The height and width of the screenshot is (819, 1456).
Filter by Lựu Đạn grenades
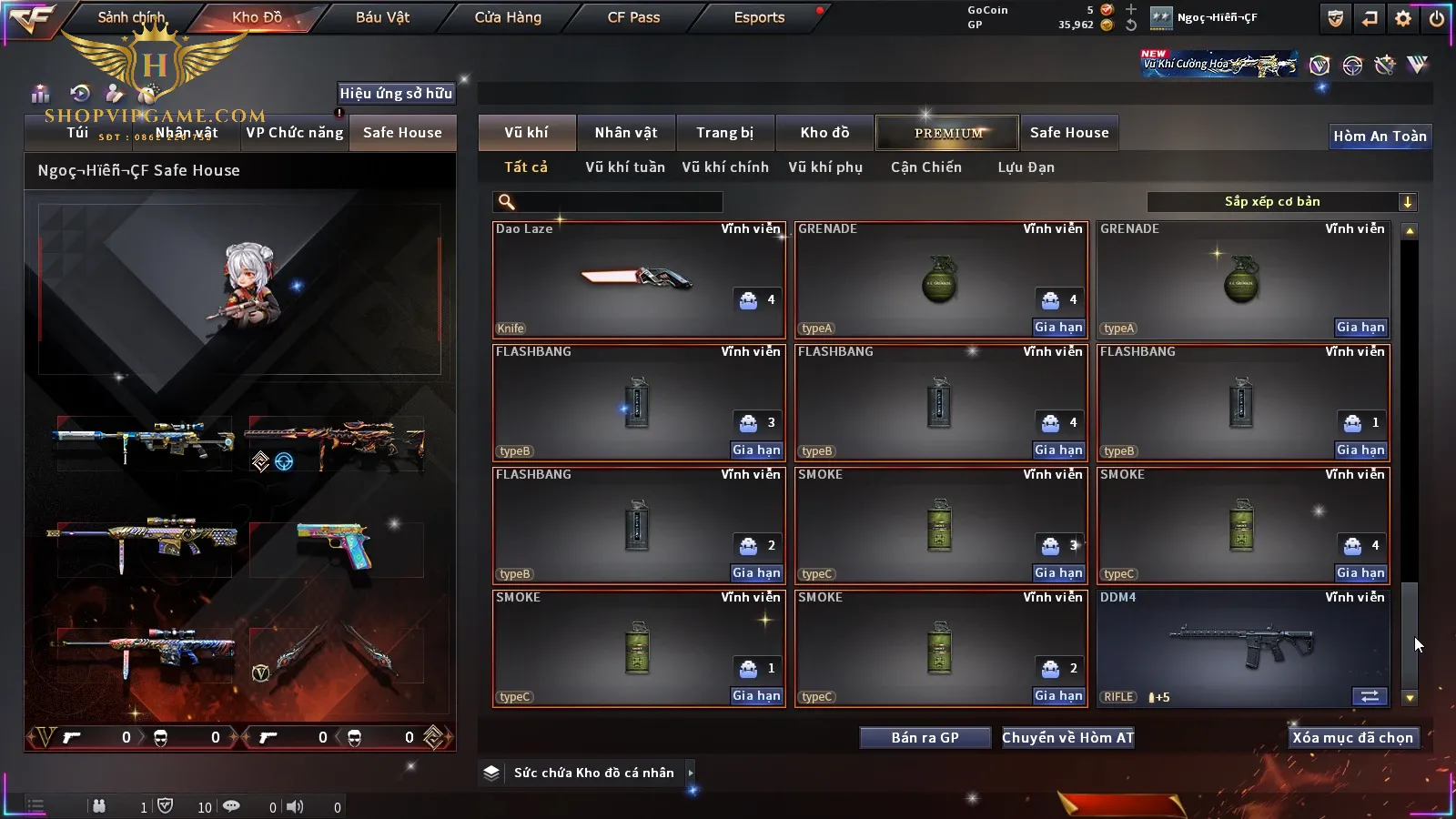tap(1026, 167)
